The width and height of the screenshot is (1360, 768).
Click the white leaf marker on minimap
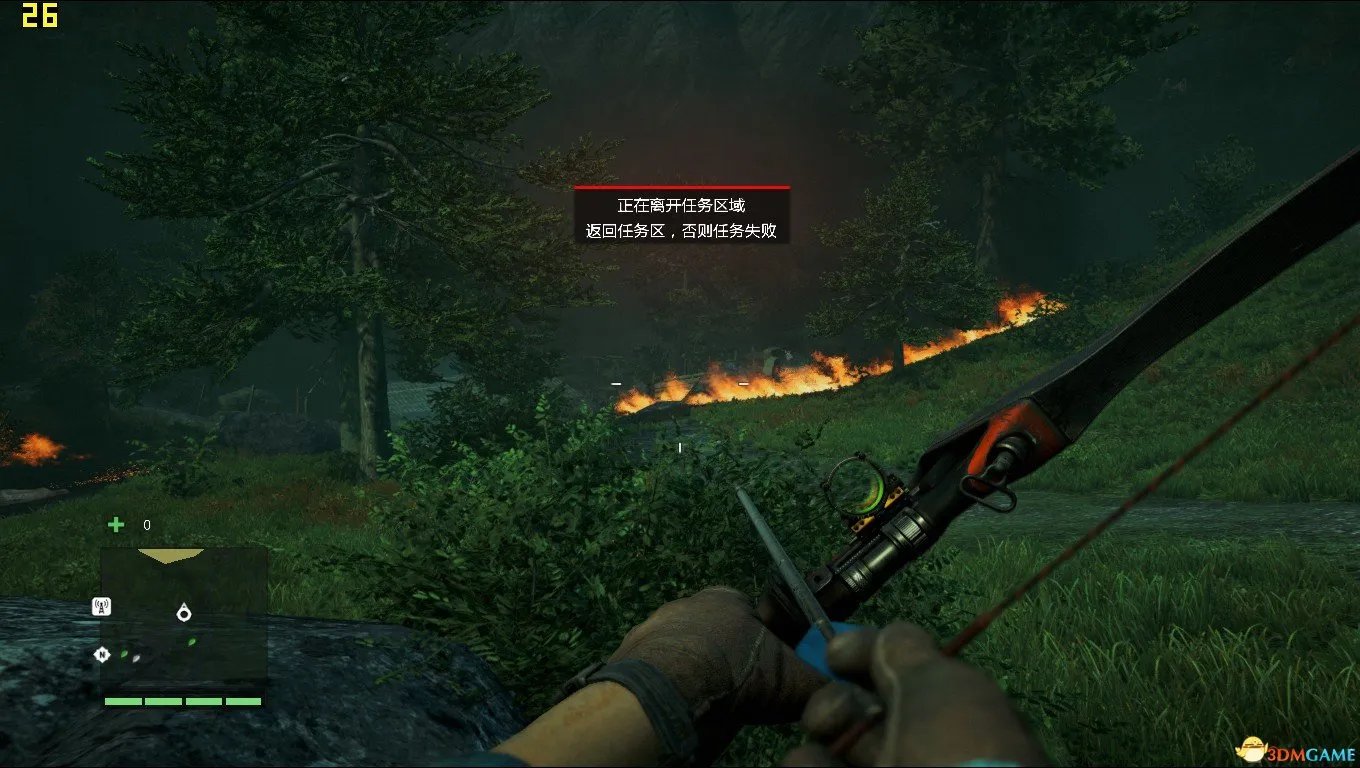tap(137, 656)
